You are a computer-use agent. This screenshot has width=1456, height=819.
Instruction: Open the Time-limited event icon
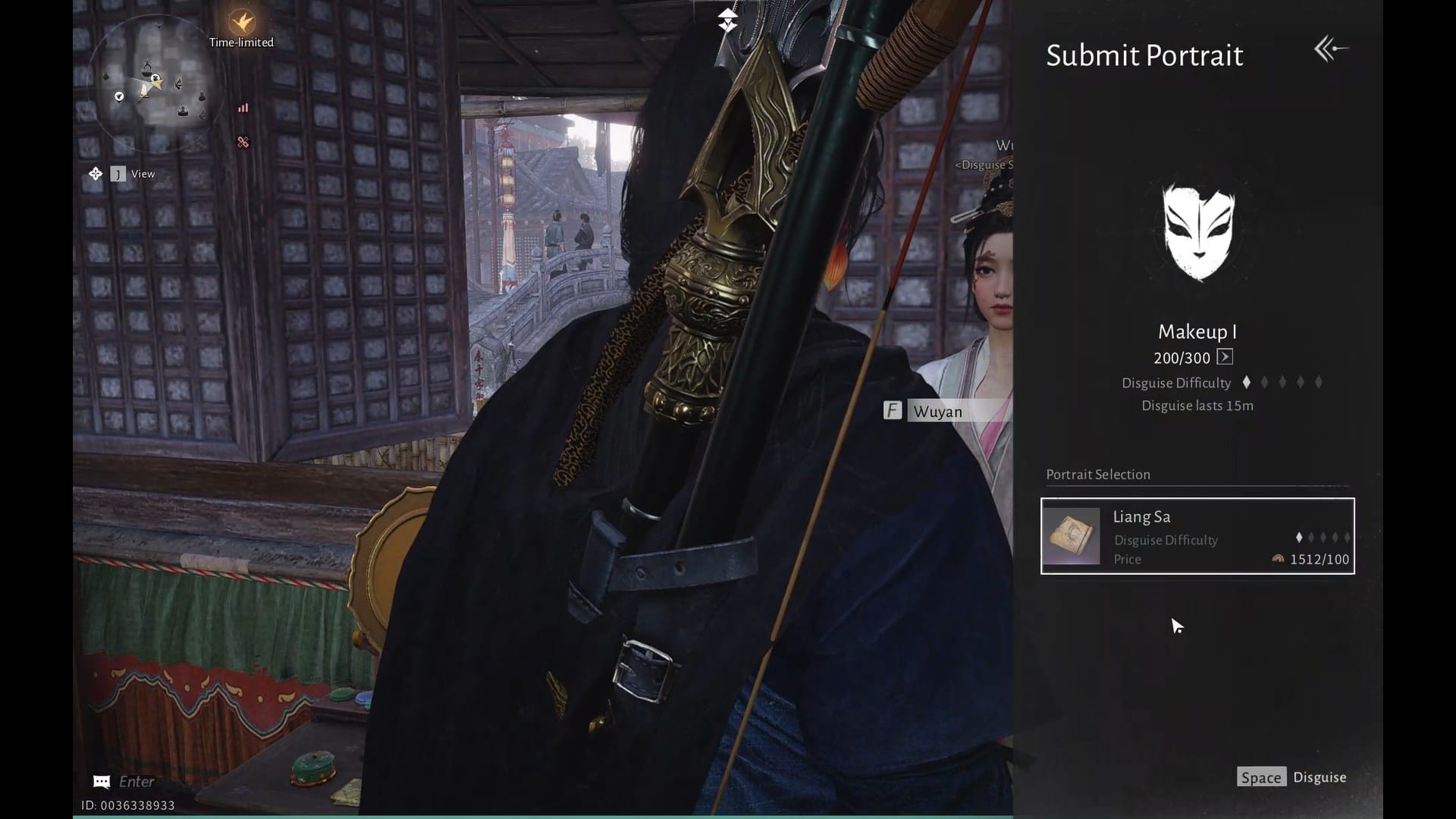click(x=242, y=23)
